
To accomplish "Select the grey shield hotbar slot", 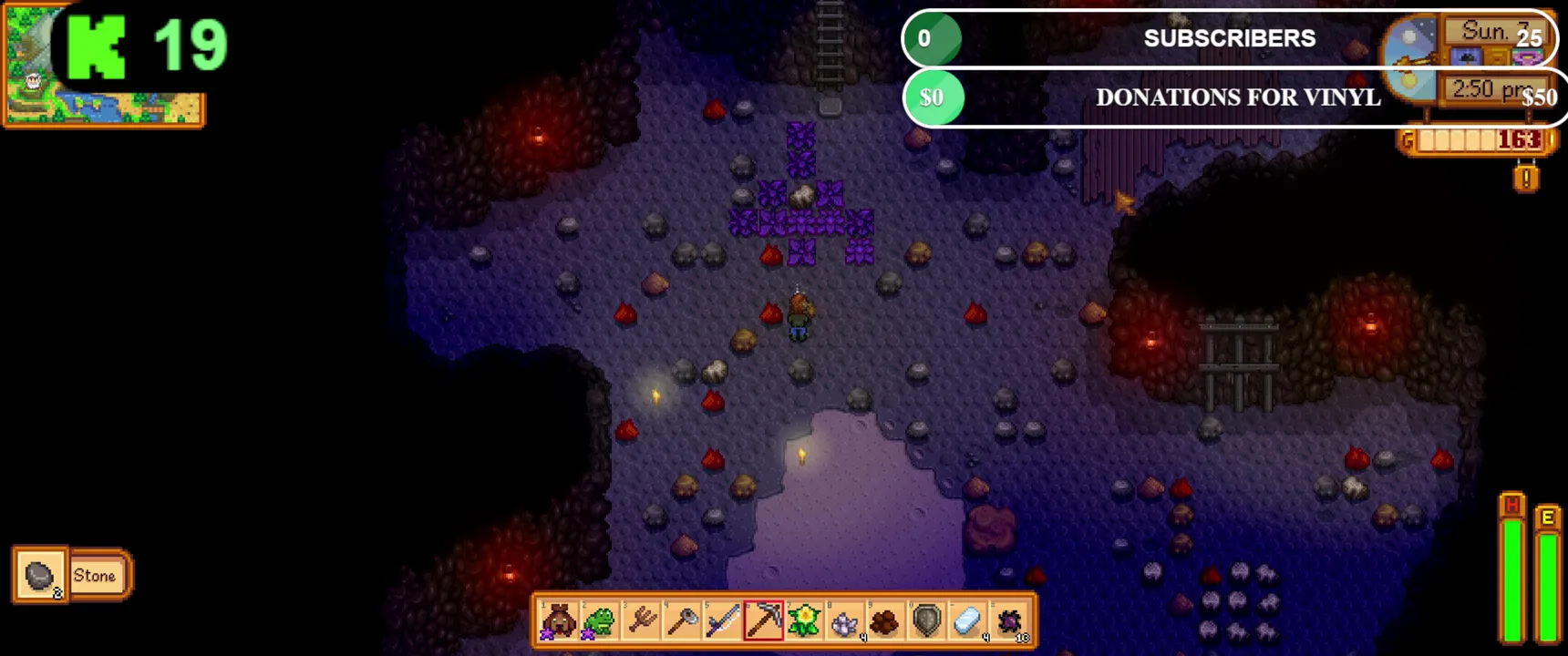I will [x=926, y=621].
